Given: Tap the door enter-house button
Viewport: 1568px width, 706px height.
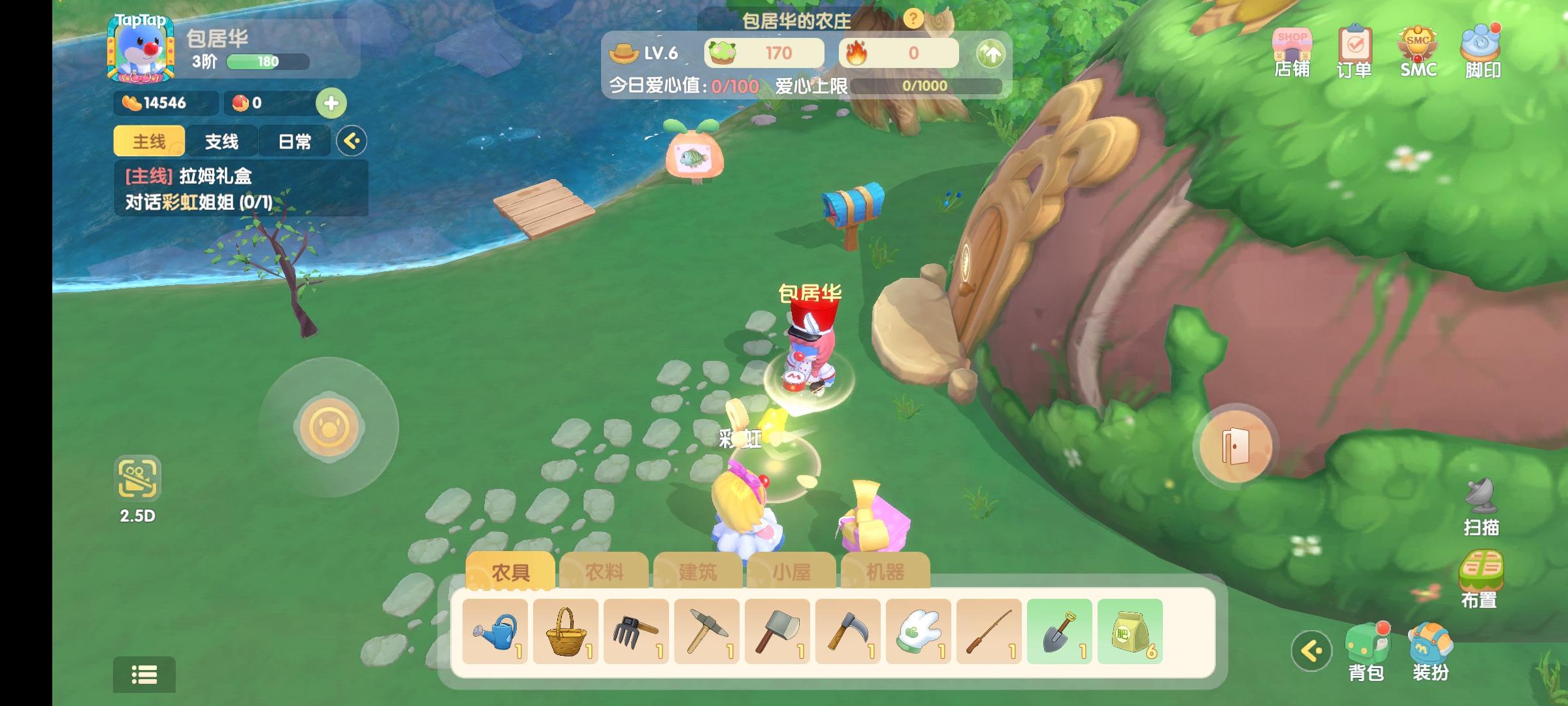Looking at the screenshot, I should [1235, 446].
